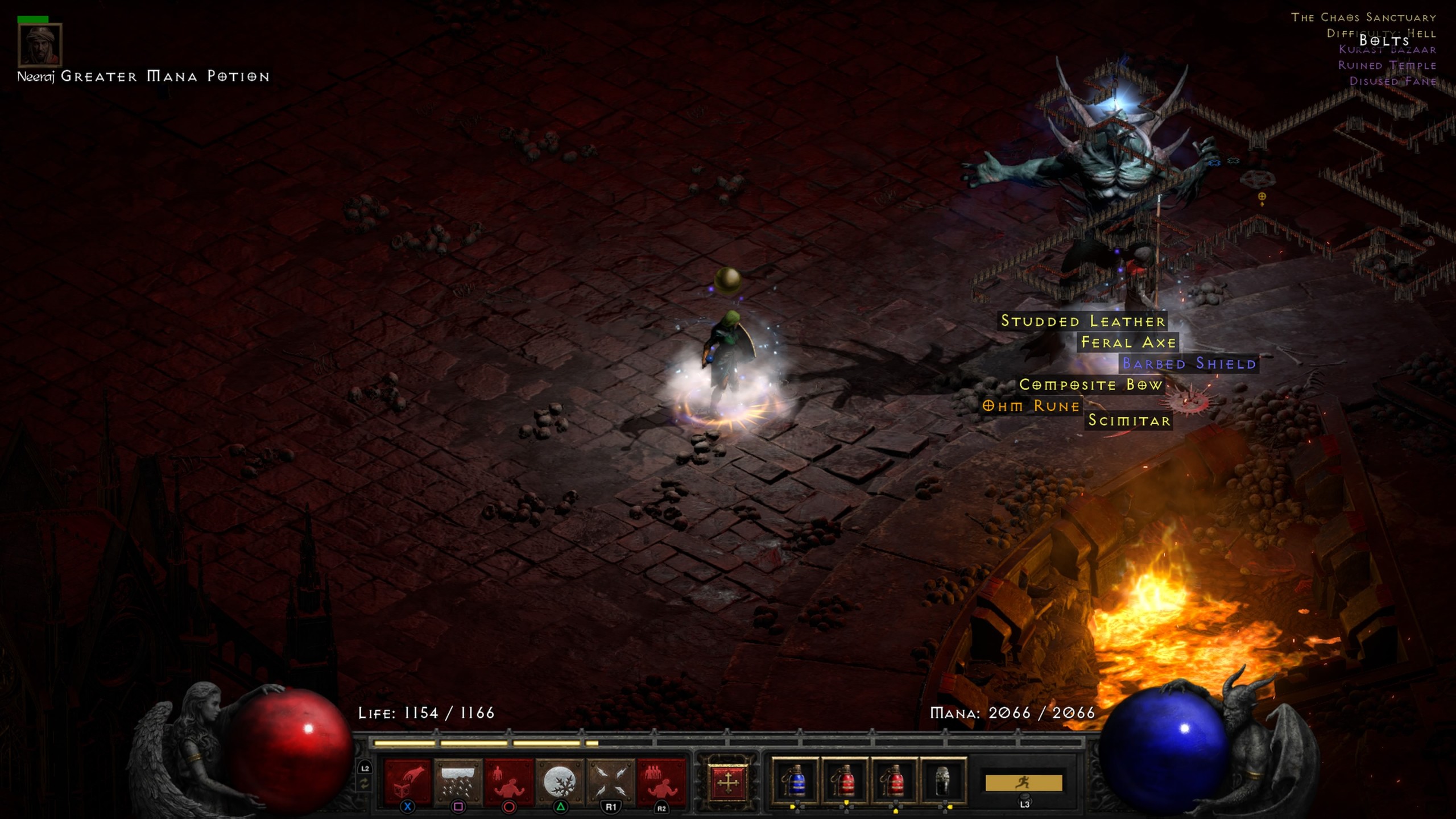Image resolution: width=1456 pixels, height=819 pixels.
Task: Use the red three-figure shout skill
Action: 661,781
